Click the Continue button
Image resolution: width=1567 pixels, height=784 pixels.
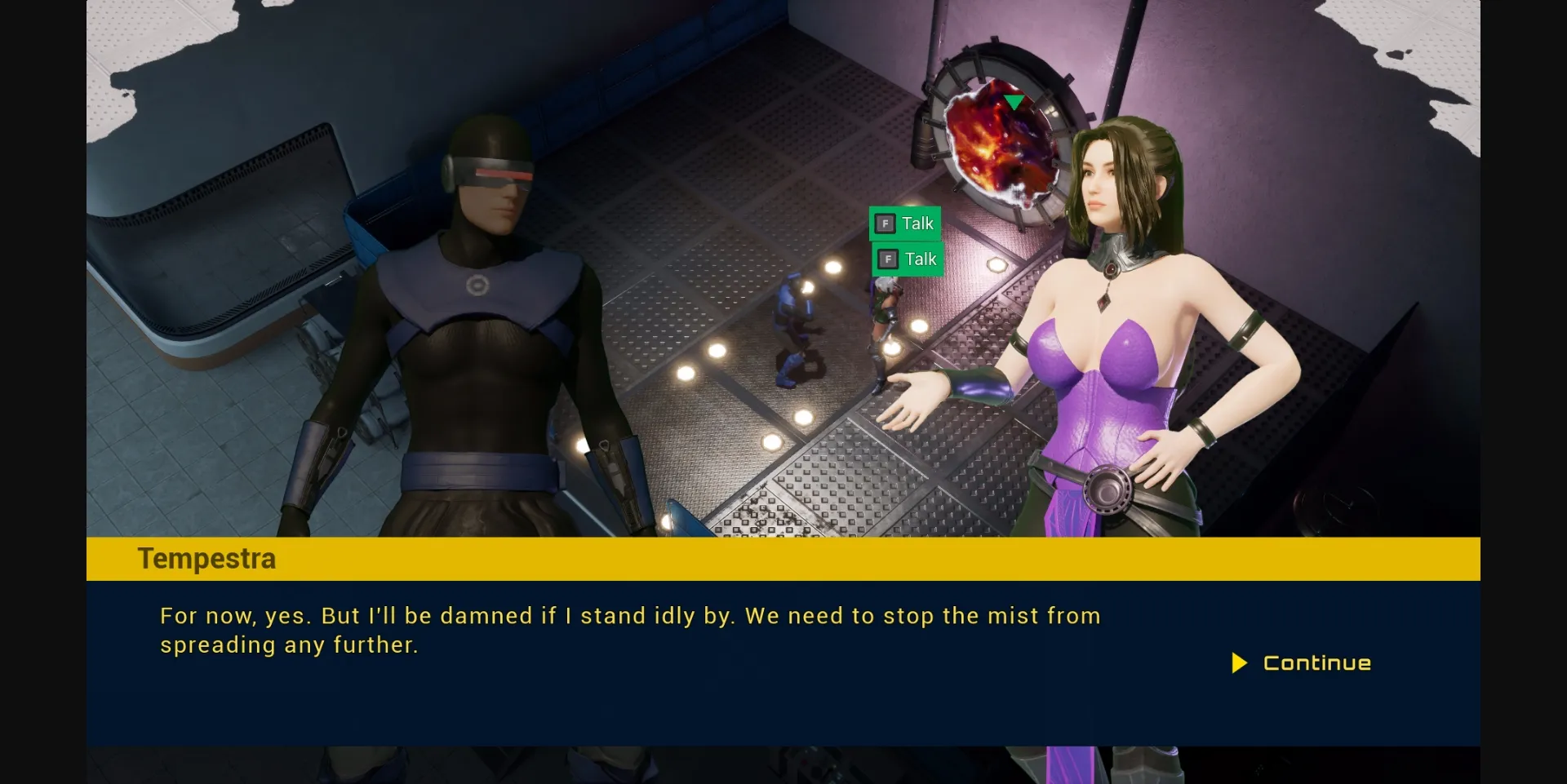(1303, 663)
